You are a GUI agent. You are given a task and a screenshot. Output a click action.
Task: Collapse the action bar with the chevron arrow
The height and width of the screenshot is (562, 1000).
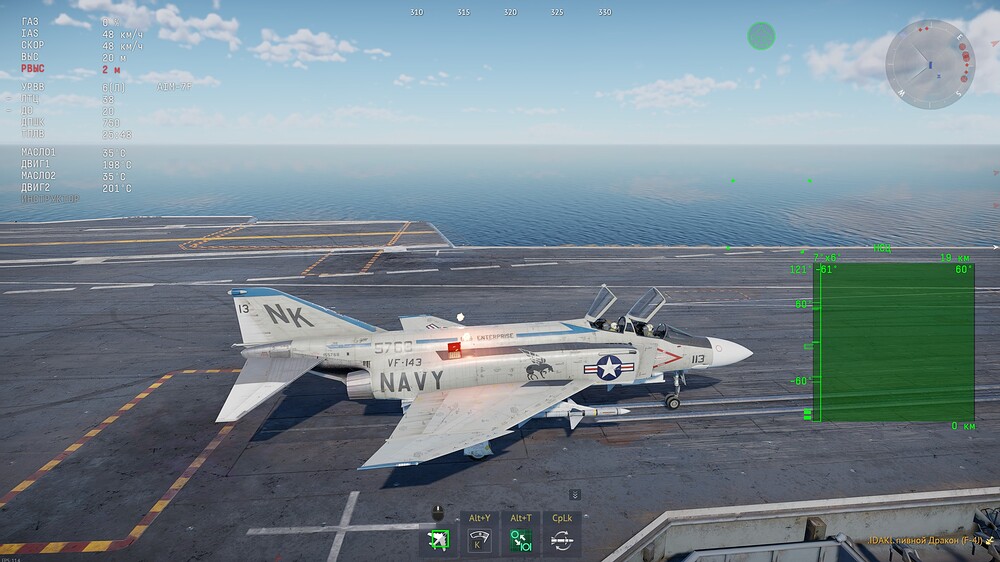click(575, 494)
